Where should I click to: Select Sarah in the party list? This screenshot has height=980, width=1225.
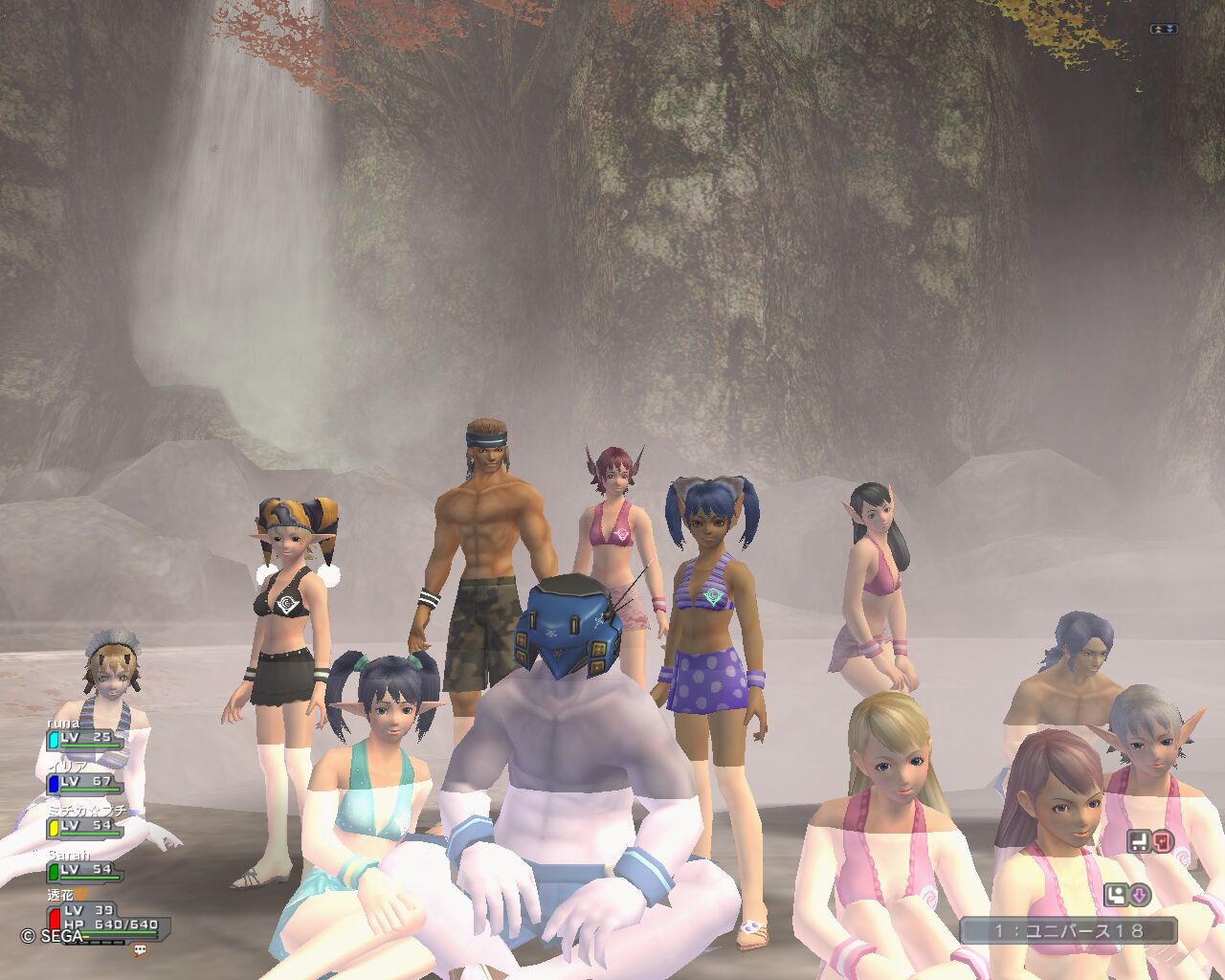(x=86, y=869)
